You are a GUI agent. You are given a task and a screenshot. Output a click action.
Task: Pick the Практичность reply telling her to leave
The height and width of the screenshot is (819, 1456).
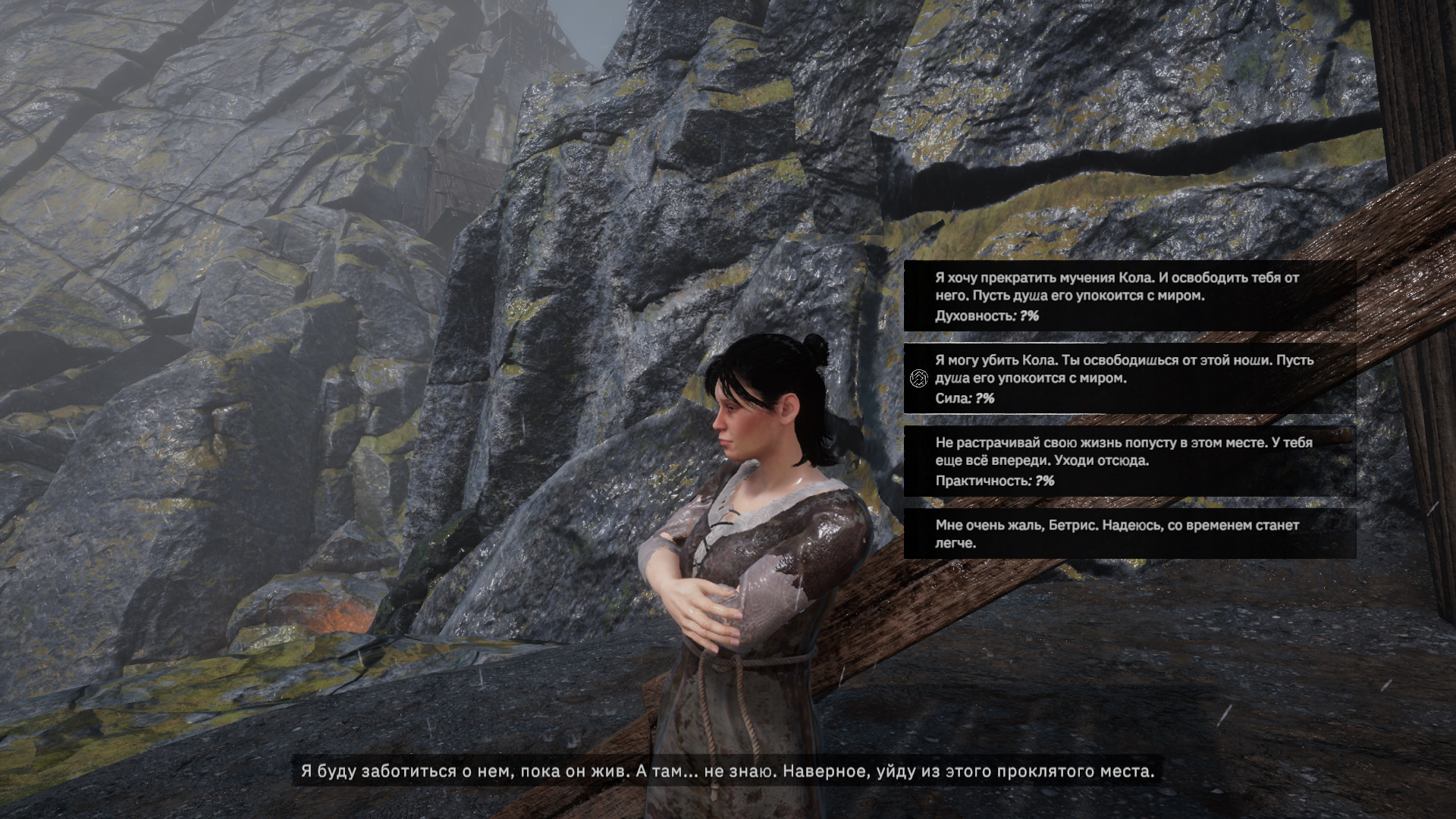click(x=1128, y=461)
